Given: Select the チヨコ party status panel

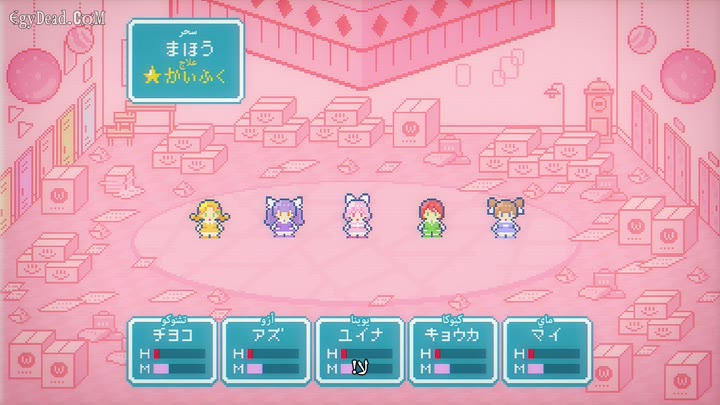Looking at the screenshot, I should click(x=170, y=349).
